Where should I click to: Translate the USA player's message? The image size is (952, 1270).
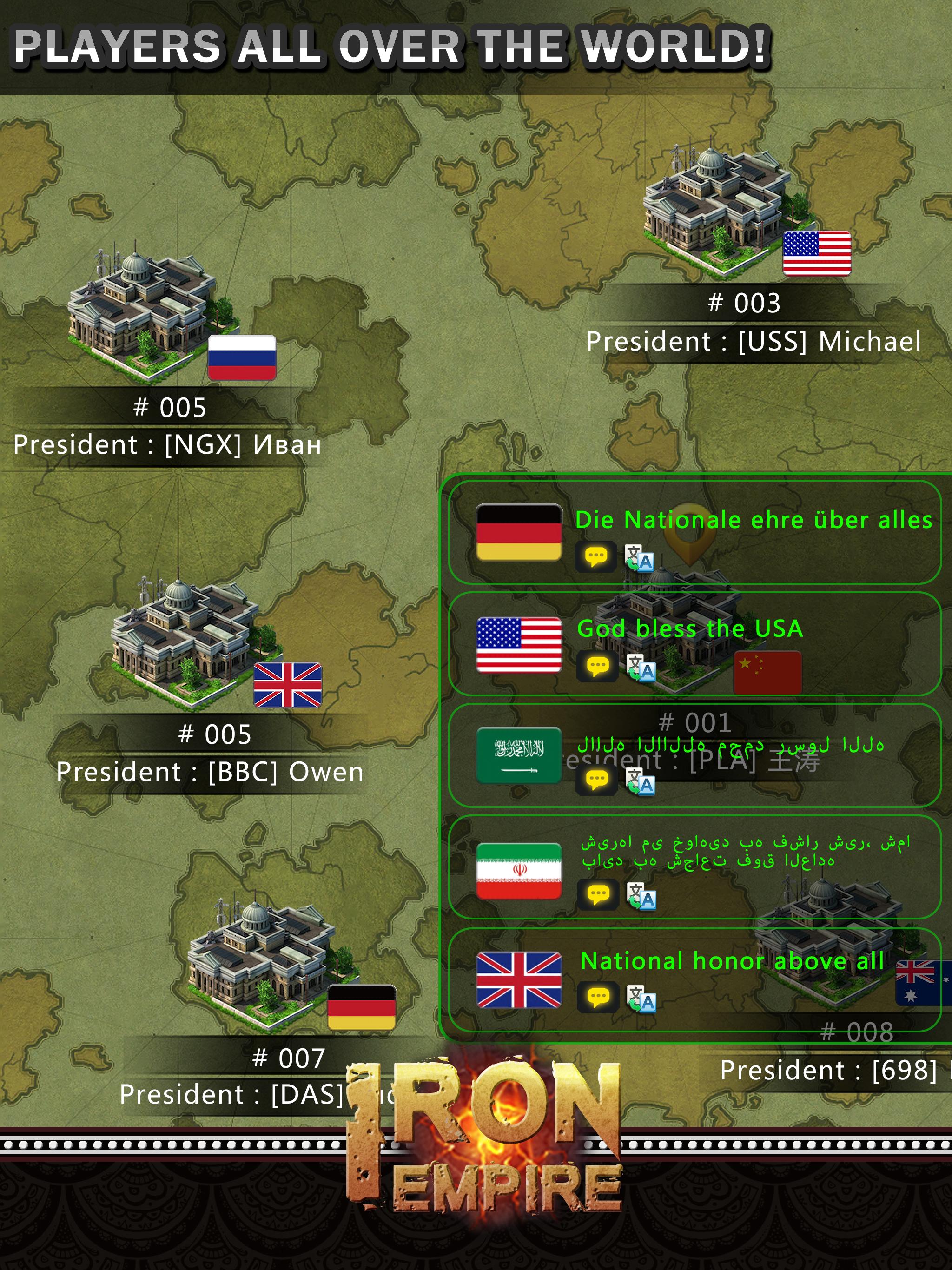(642, 667)
